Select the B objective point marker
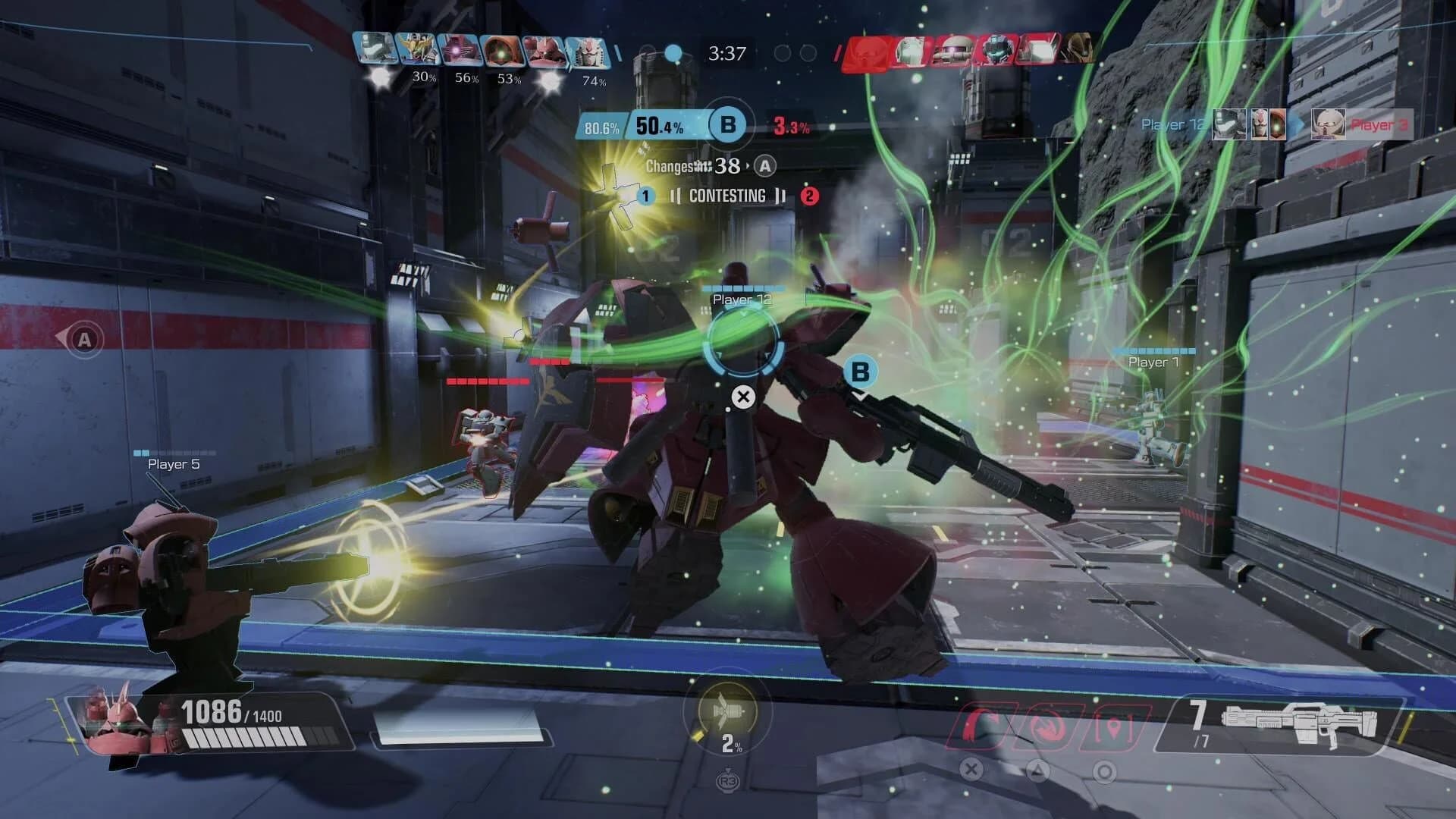 point(861,372)
